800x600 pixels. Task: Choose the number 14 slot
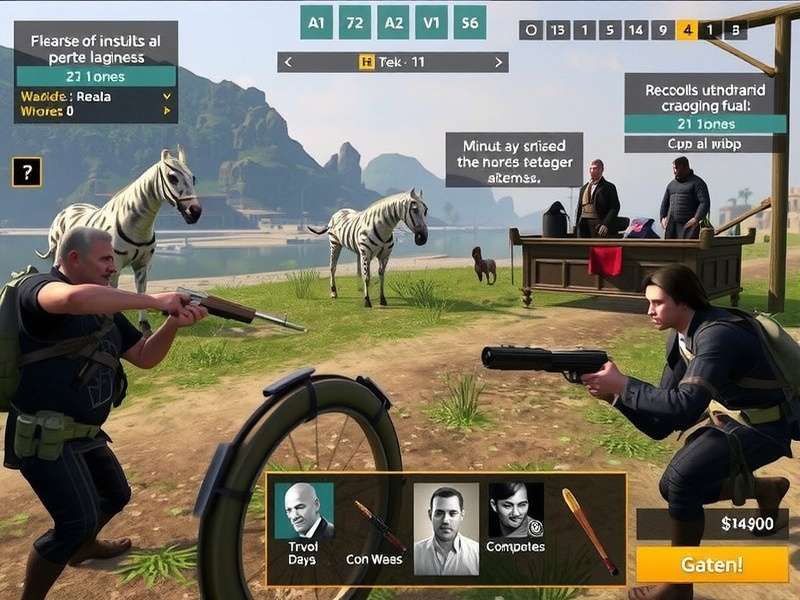(634, 30)
